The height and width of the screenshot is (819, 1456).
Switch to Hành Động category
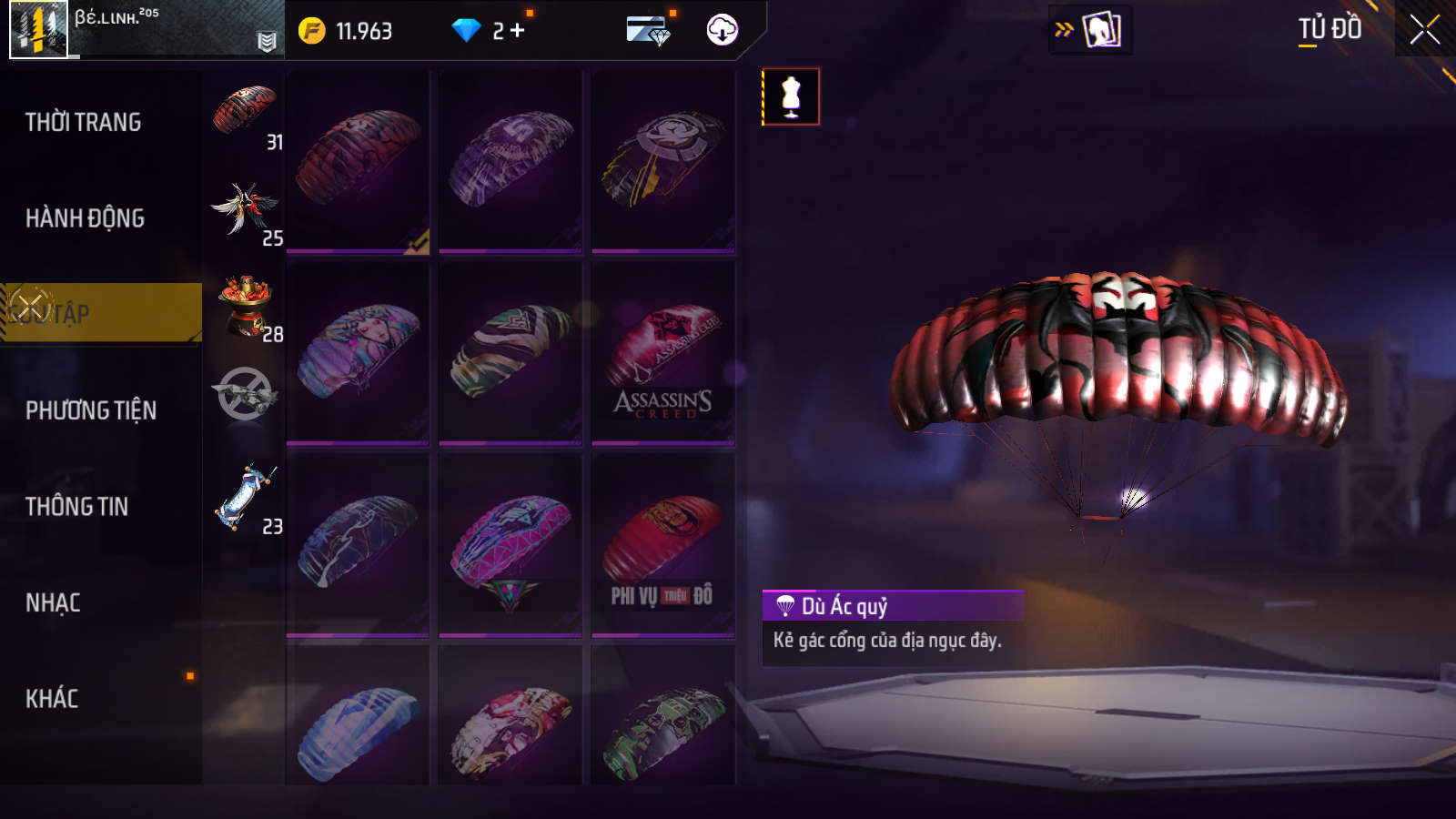[x=85, y=218]
